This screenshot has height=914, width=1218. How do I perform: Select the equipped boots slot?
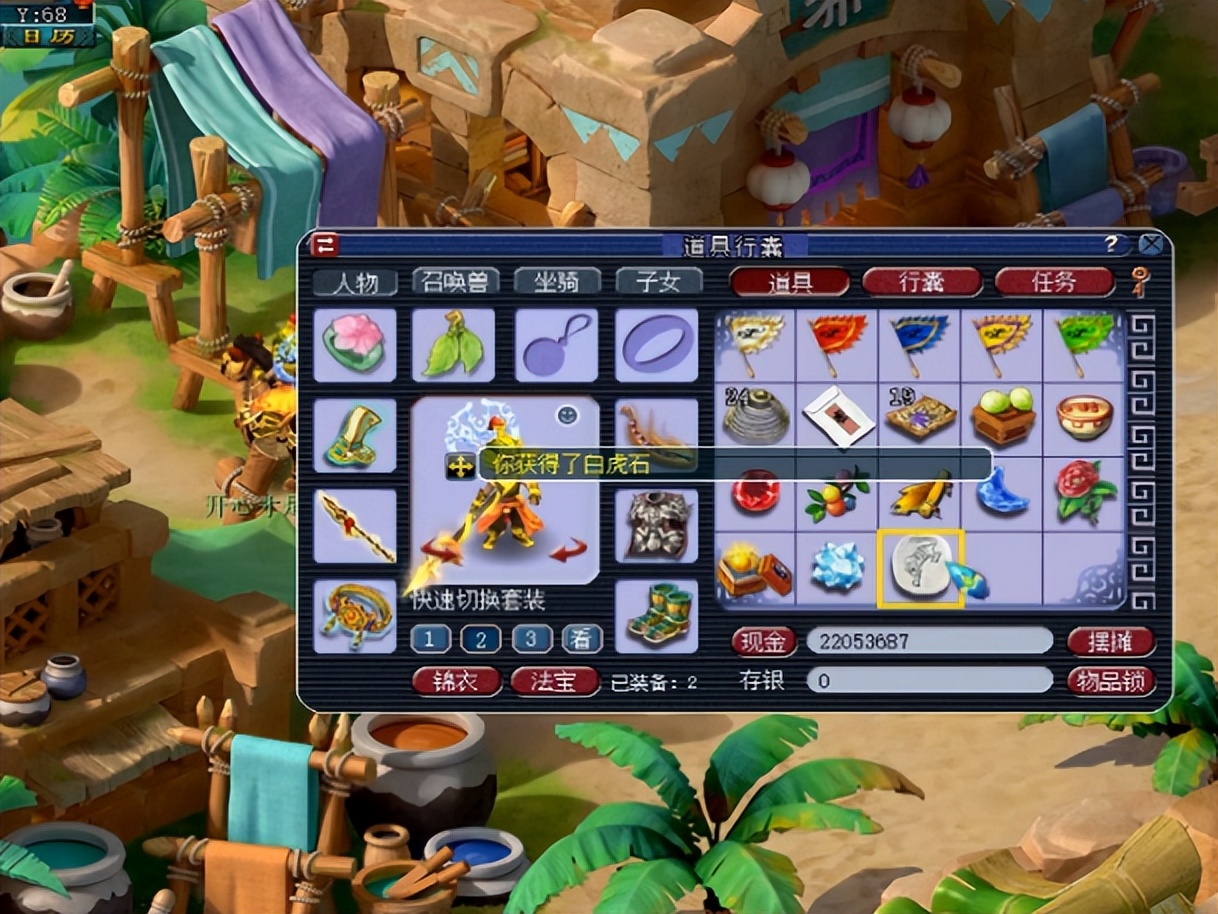[656, 616]
